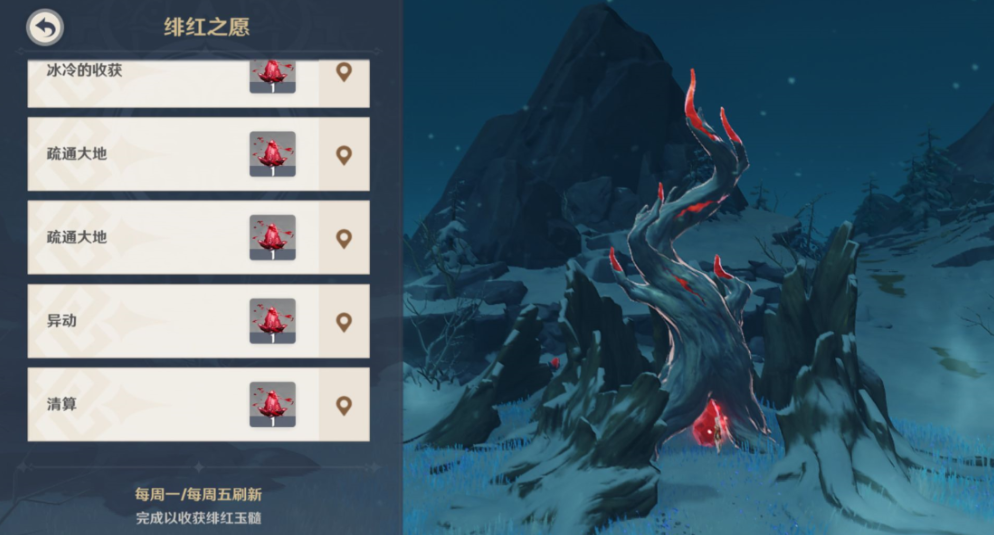The width and height of the screenshot is (994, 535).
Task: Select the 异动 quest row
Action: pos(130,321)
